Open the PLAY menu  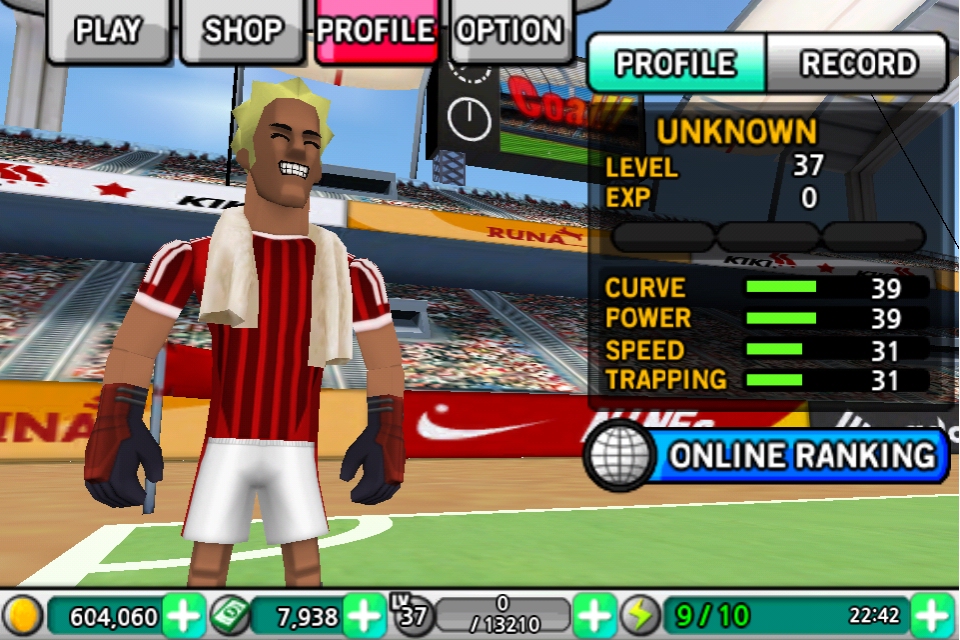(108, 31)
